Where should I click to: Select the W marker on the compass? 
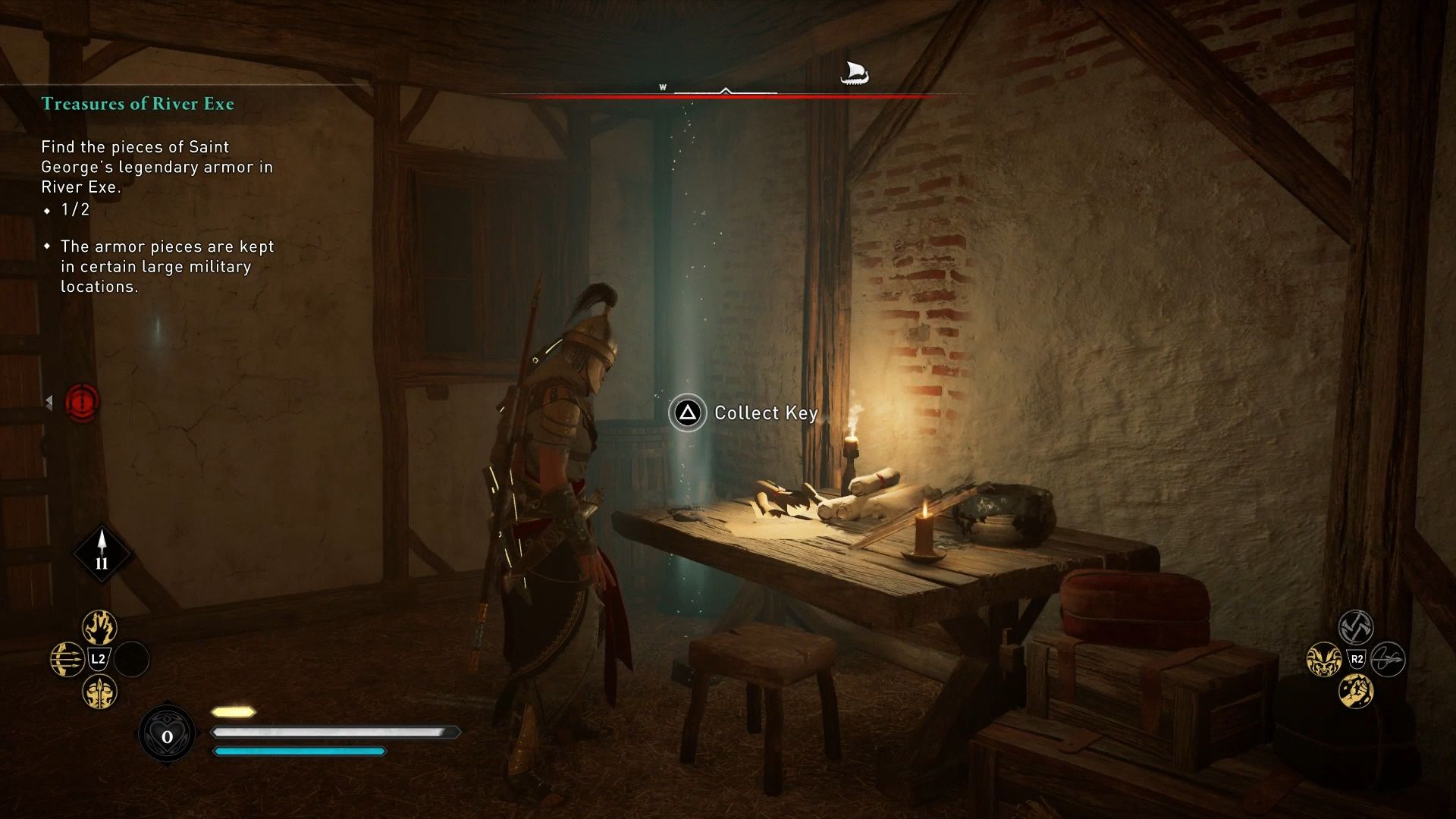click(x=663, y=88)
